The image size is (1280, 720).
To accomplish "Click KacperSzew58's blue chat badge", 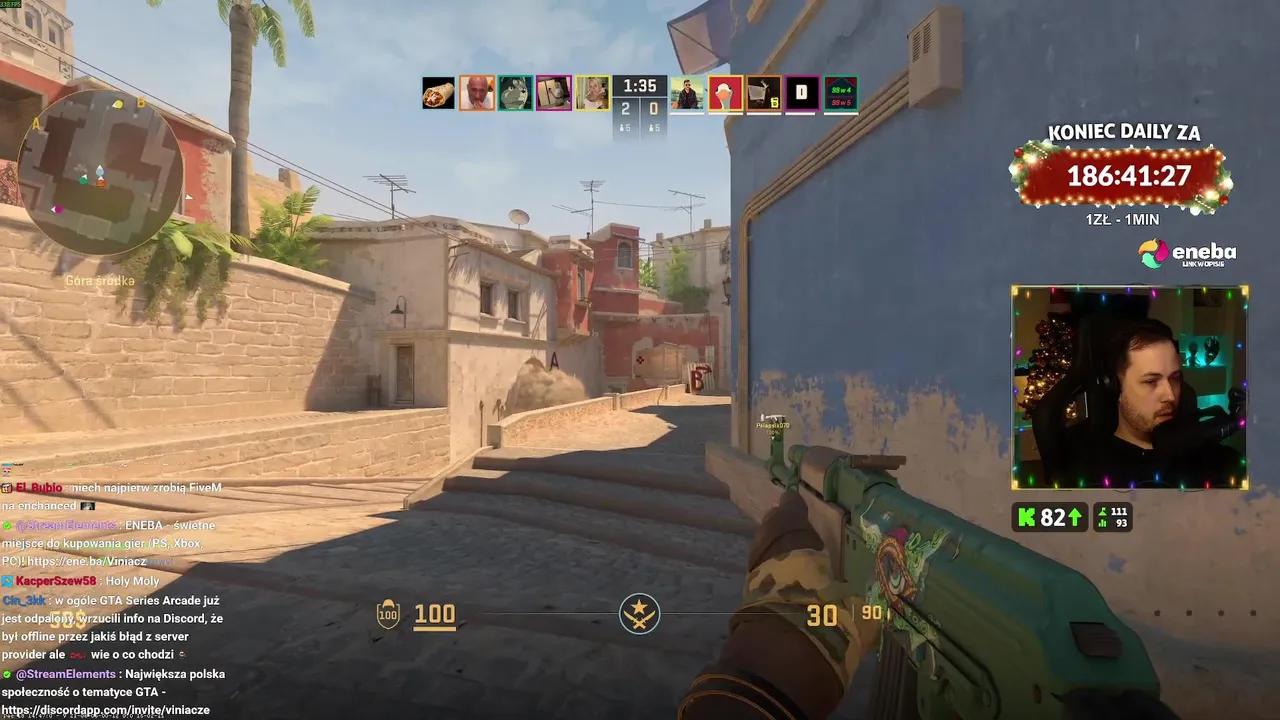I will point(7,579).
